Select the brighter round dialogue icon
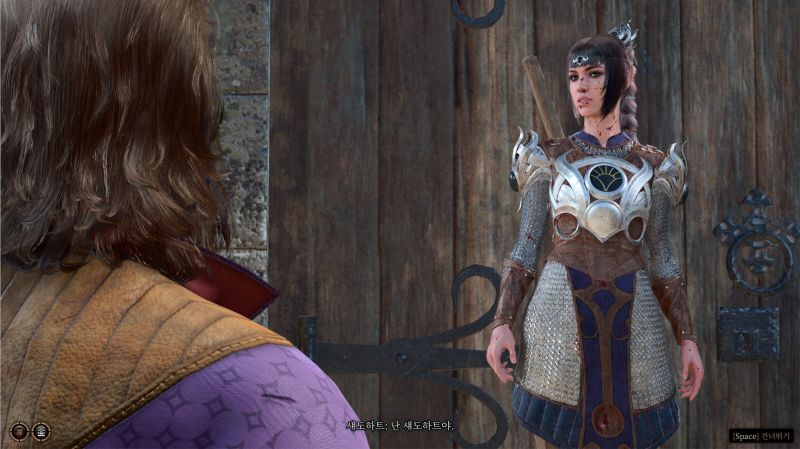 (41, 431)
